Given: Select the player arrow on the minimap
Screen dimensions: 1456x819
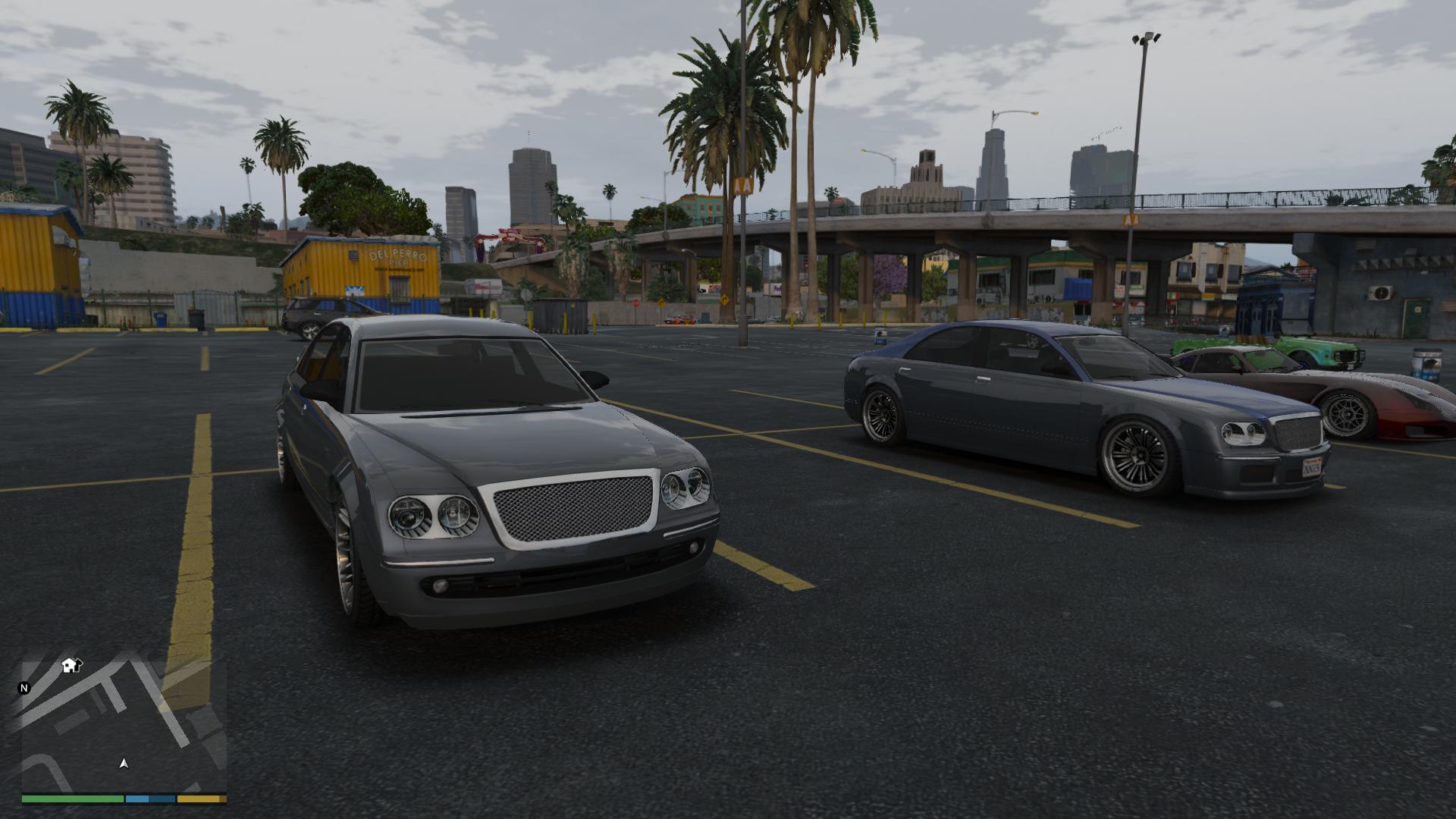Looking at the screenshot, I should click(x=124, y=764).
